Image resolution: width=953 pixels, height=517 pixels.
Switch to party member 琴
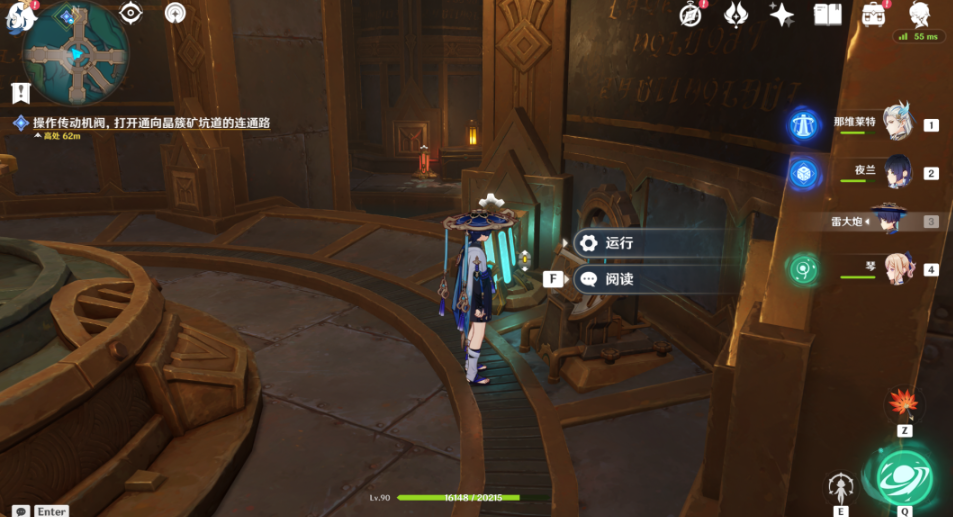pyautogui.click(x=897, y=268)
